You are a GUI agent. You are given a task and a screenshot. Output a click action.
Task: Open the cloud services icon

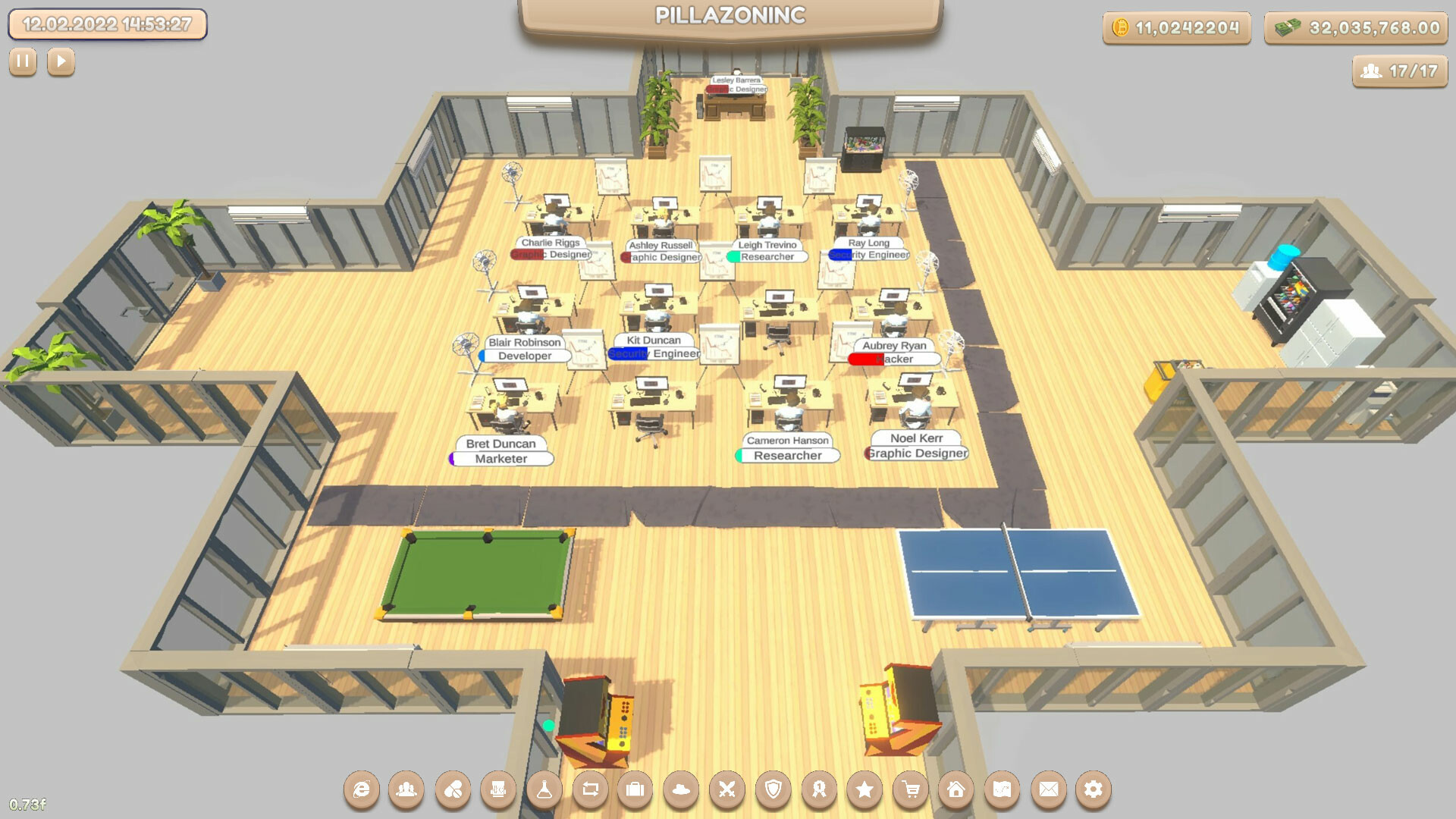tap(680, 789)
